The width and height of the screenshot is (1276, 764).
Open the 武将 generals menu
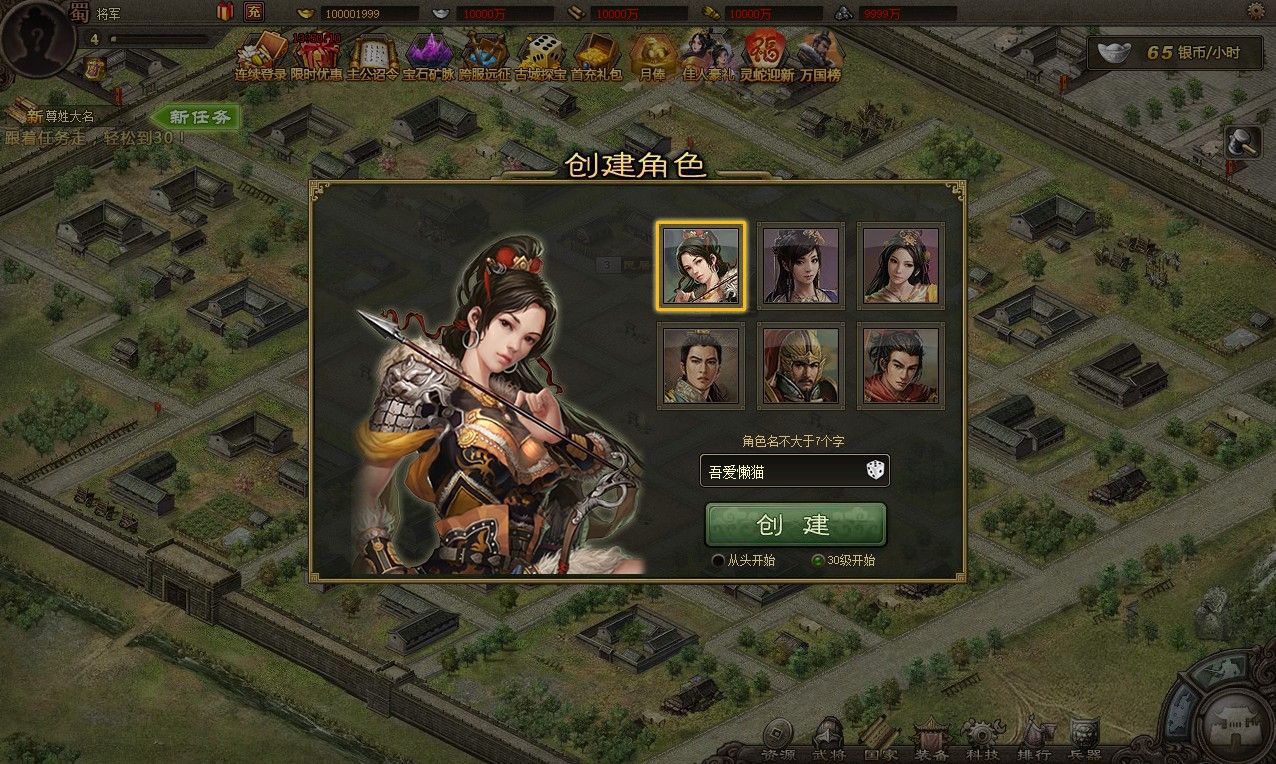pyautogui.click(x=828, y=740)
